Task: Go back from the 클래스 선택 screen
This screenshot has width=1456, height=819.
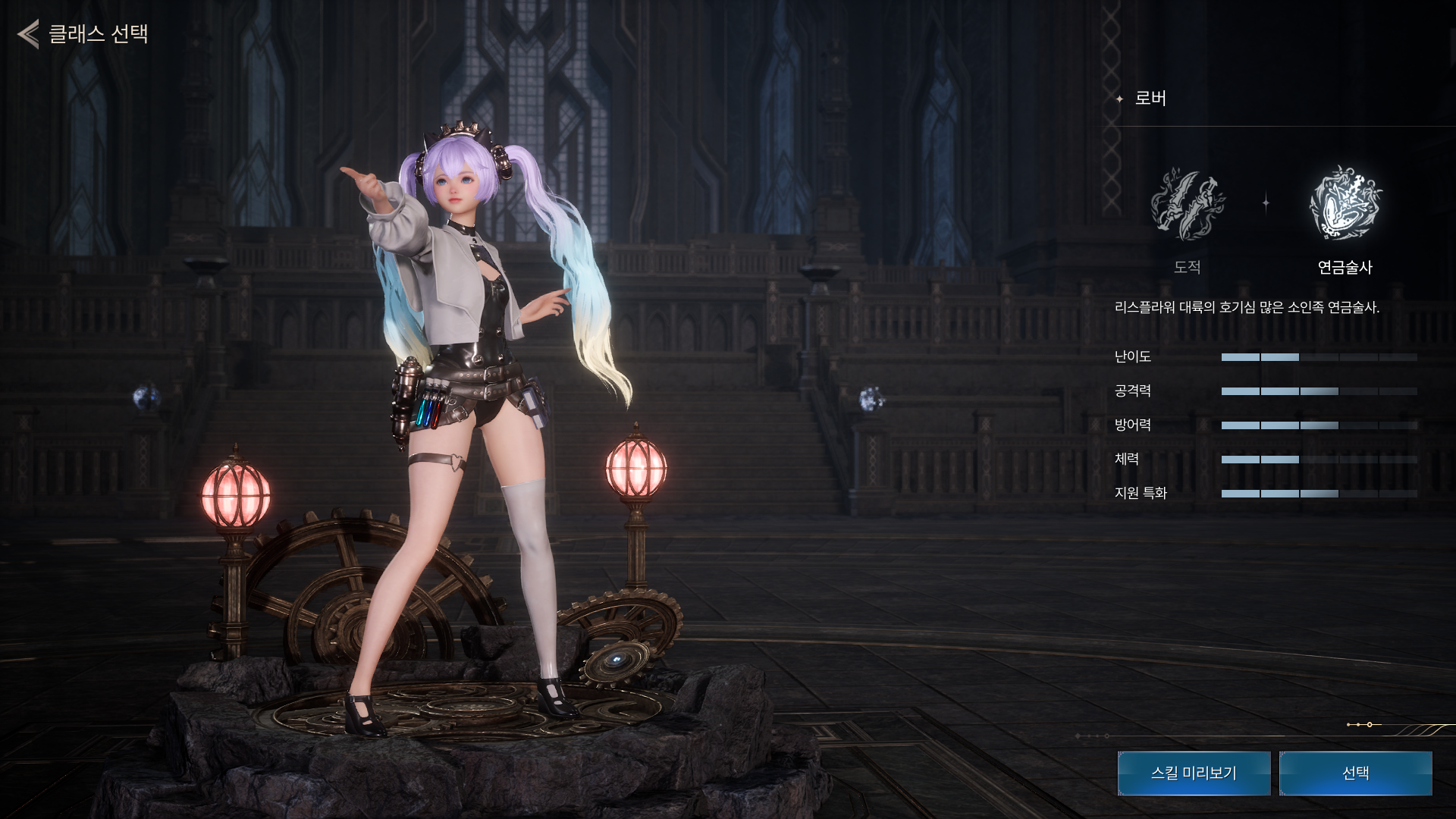Action: pos(29,34)
